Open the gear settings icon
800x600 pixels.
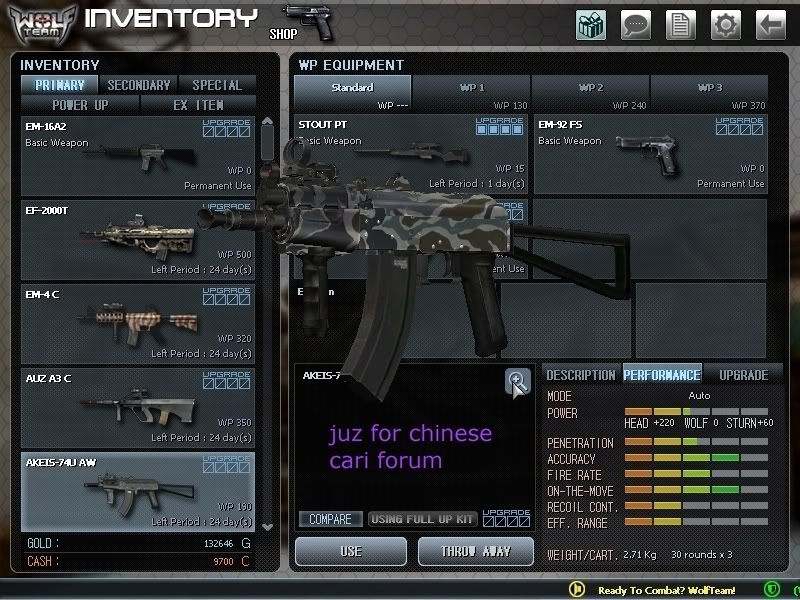click(x=725, y=24)
